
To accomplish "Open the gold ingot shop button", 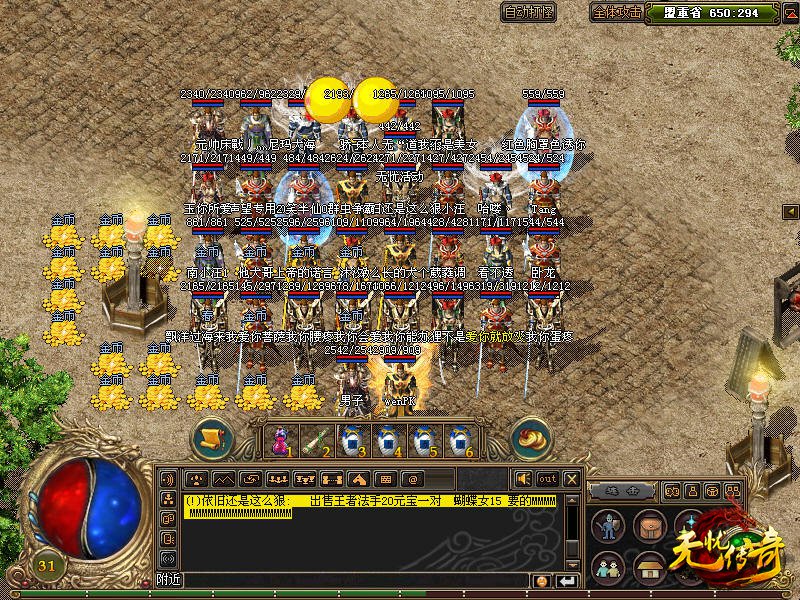I will click(x=530, y=439).
